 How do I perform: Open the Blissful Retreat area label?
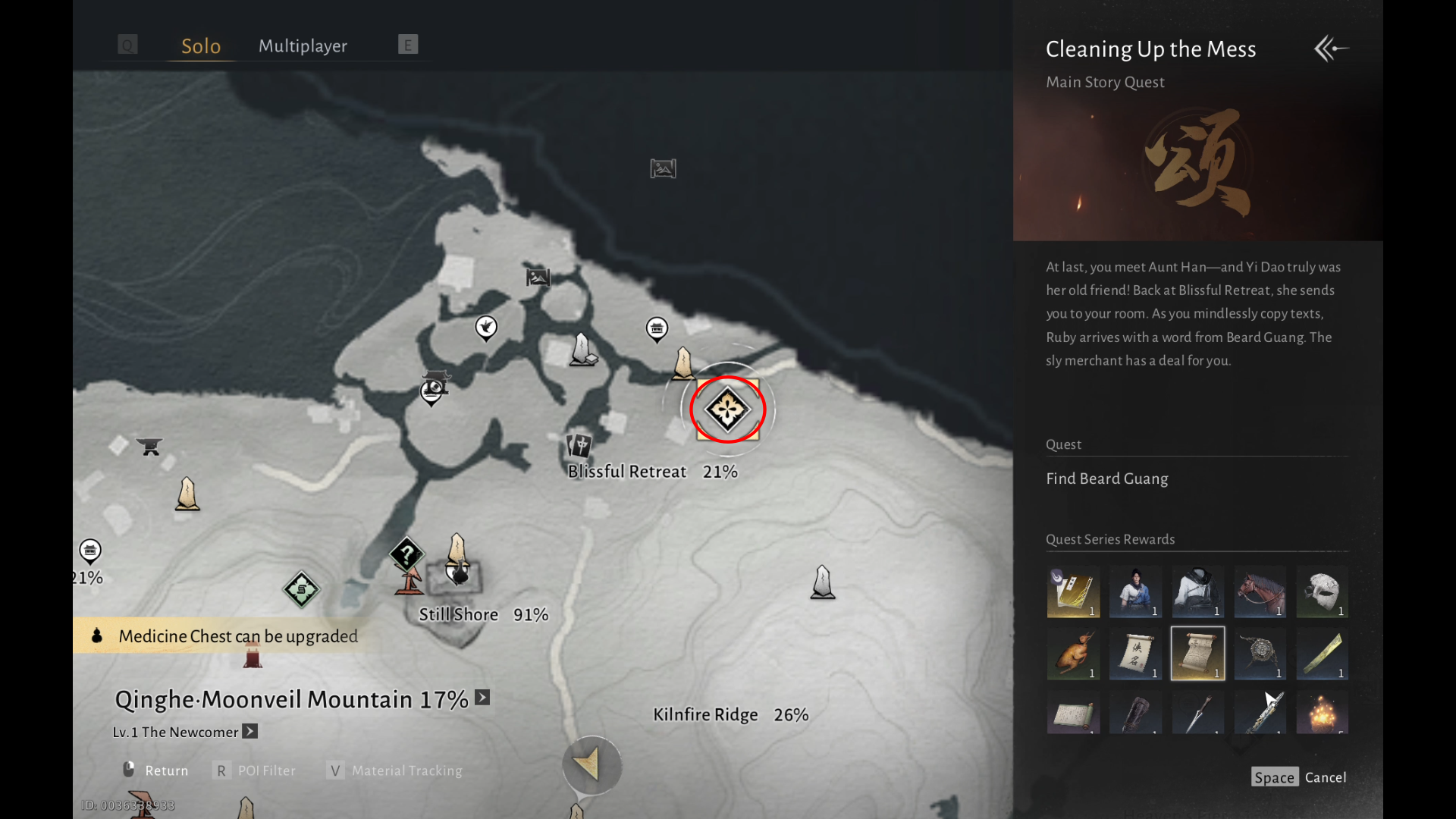[x=627, y=472]
